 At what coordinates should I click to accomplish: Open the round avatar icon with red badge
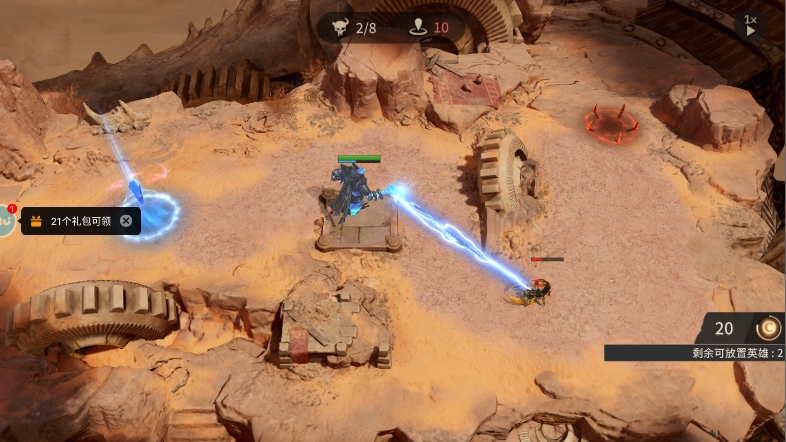pos(6,220)
